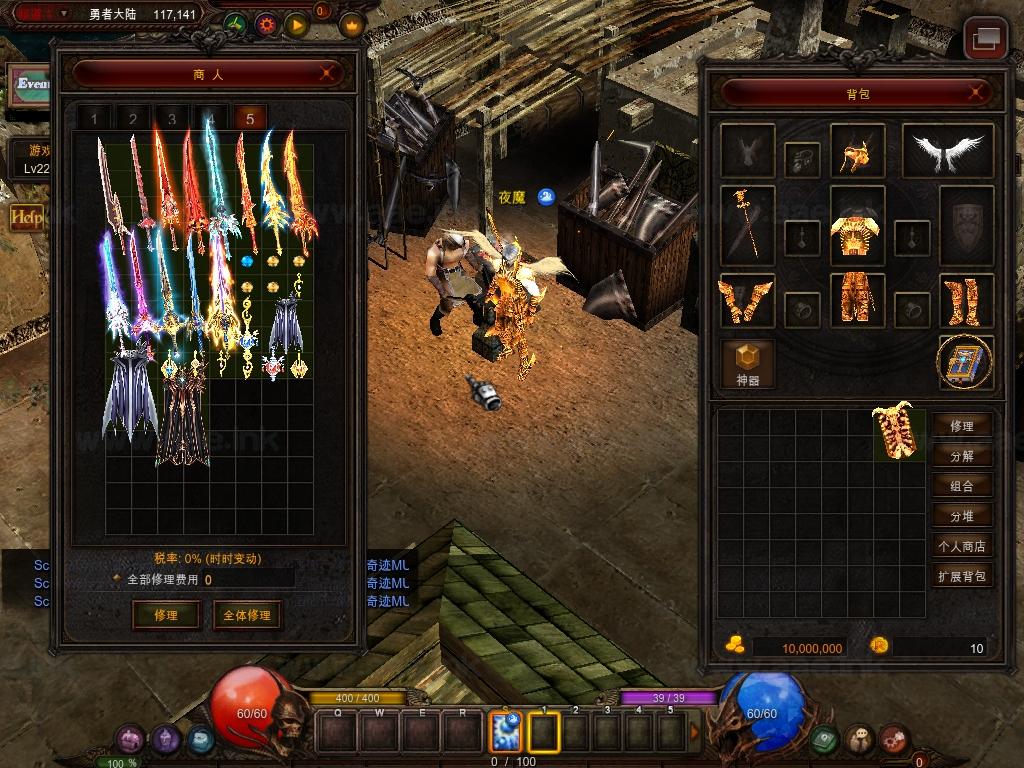Viewport: 1024px width, 768px height.
Task: Open the blue spellbook icon in backpack
Action: click(966, 362)
